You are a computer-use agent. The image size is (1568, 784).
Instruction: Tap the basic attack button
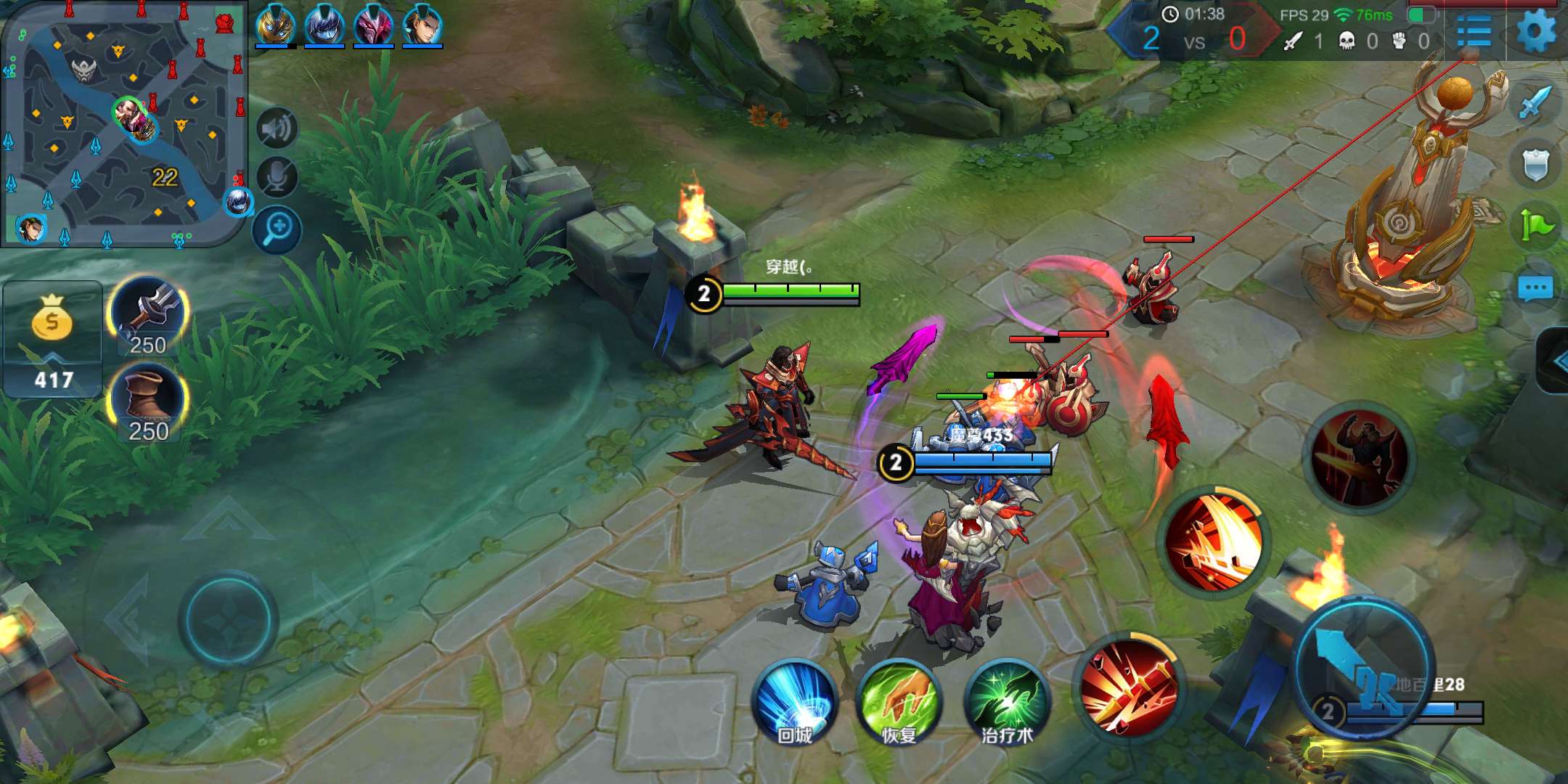point(1363,668)
